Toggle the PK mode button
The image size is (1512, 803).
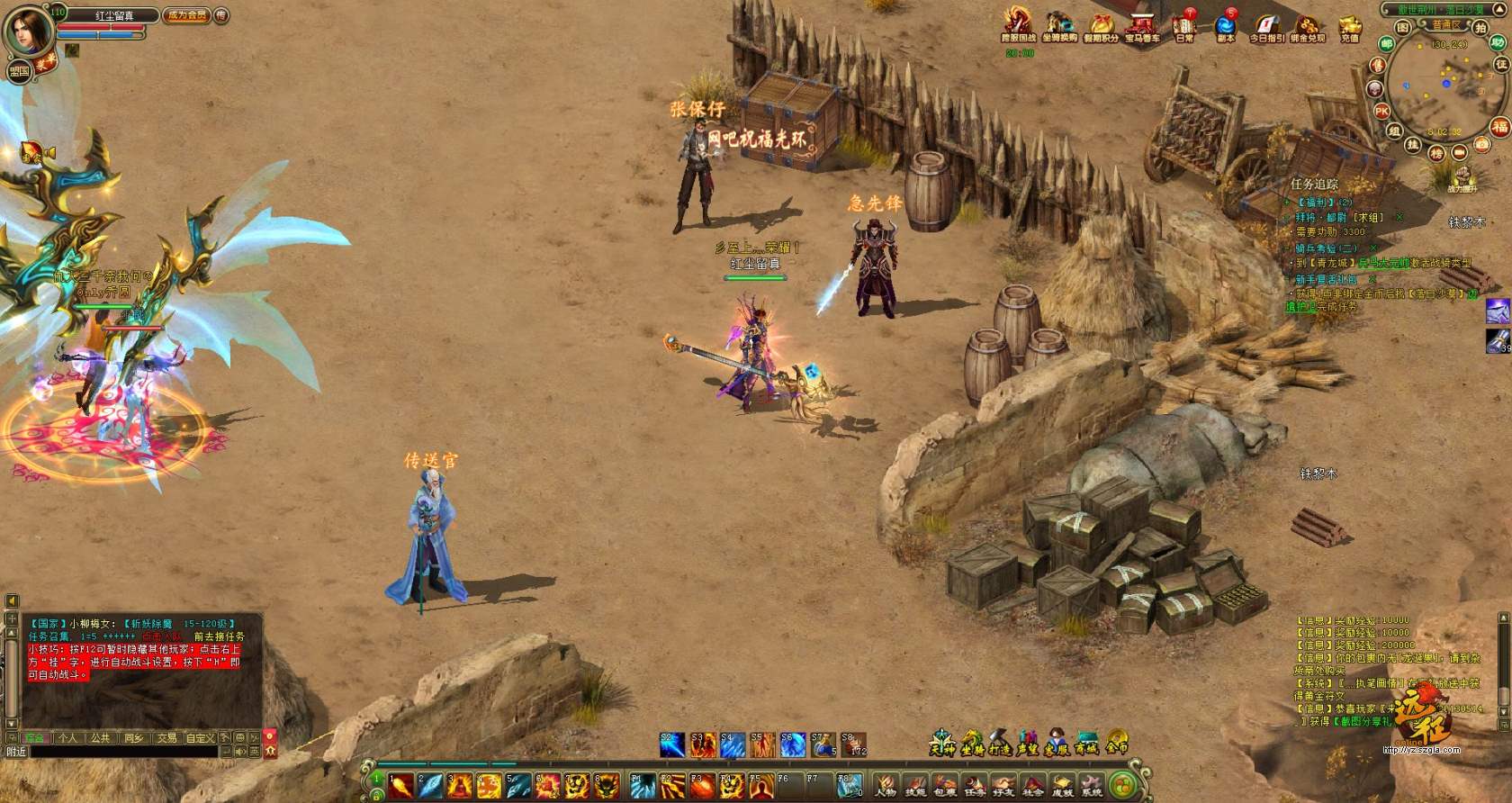[1381, 112]
